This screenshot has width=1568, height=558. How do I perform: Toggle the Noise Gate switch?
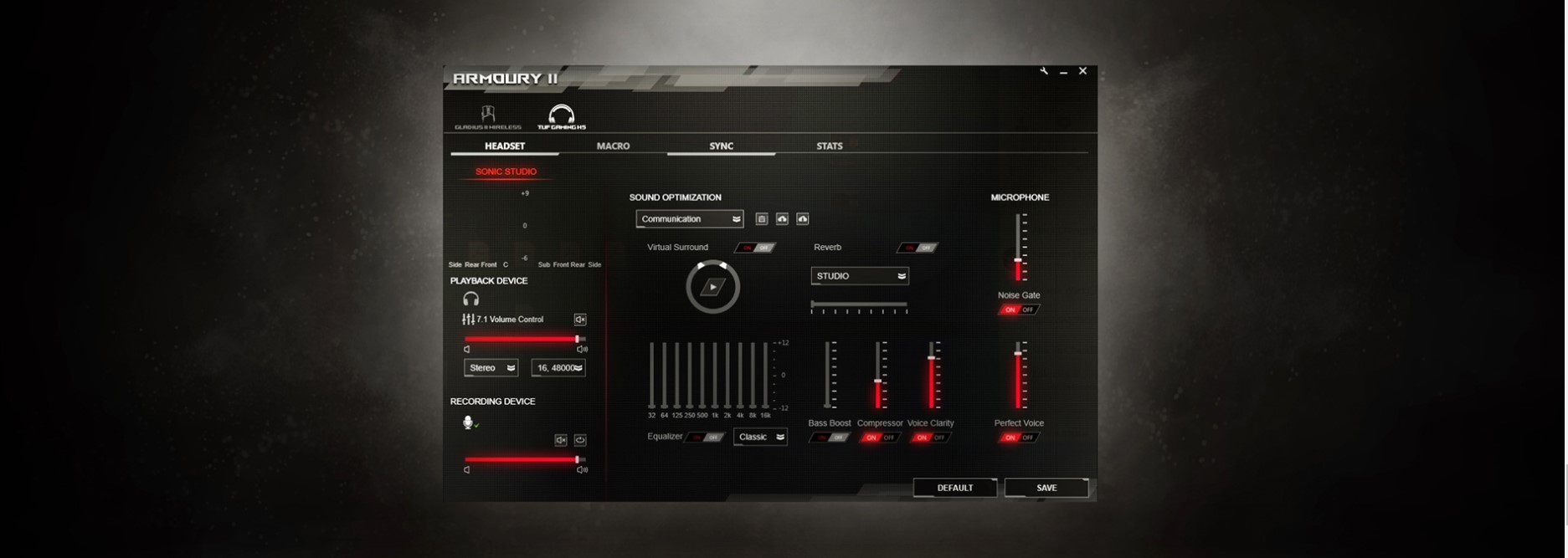tap(1019, 310)
